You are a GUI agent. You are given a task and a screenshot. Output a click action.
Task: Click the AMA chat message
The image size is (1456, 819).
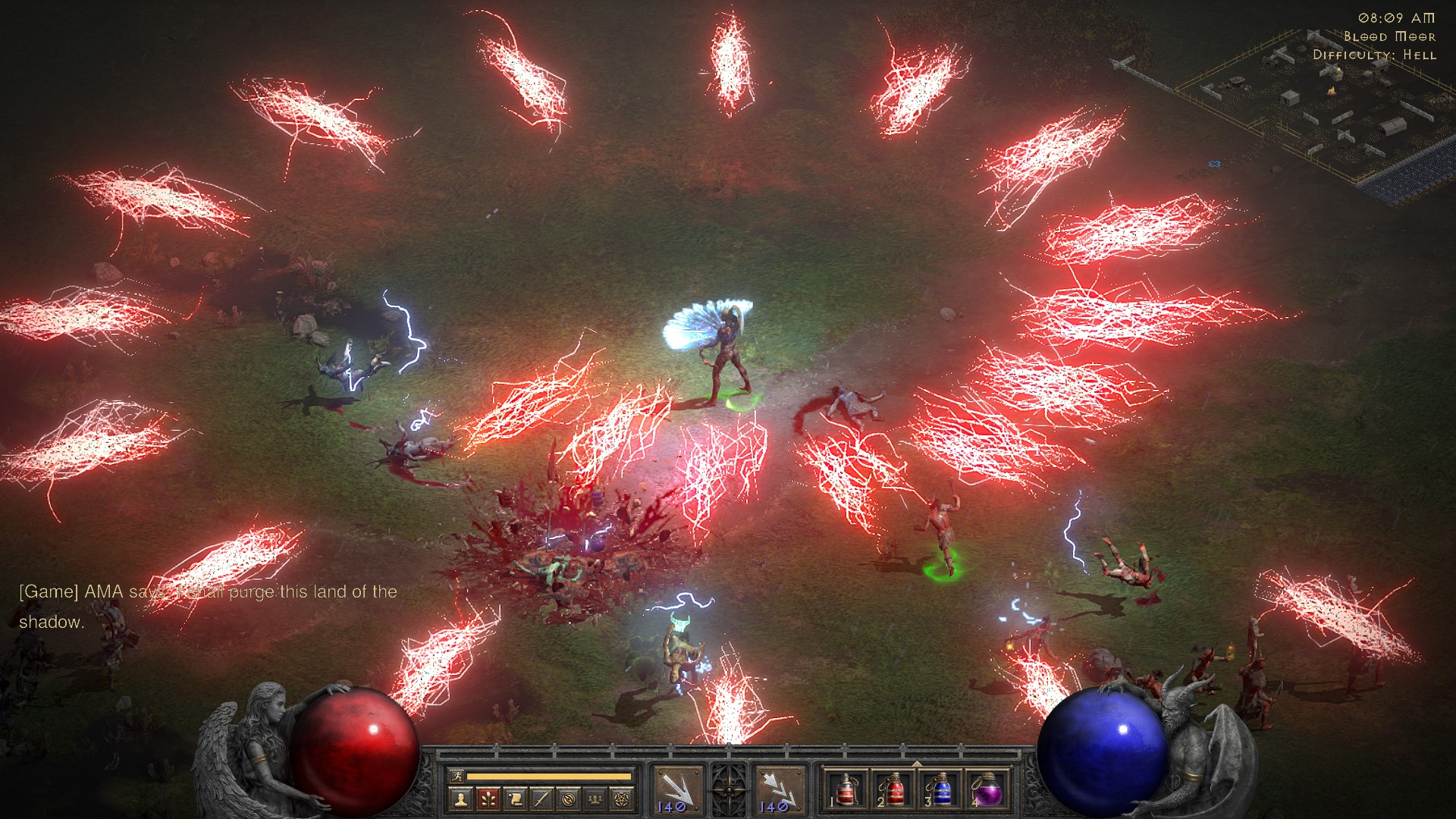pos(208,606)
